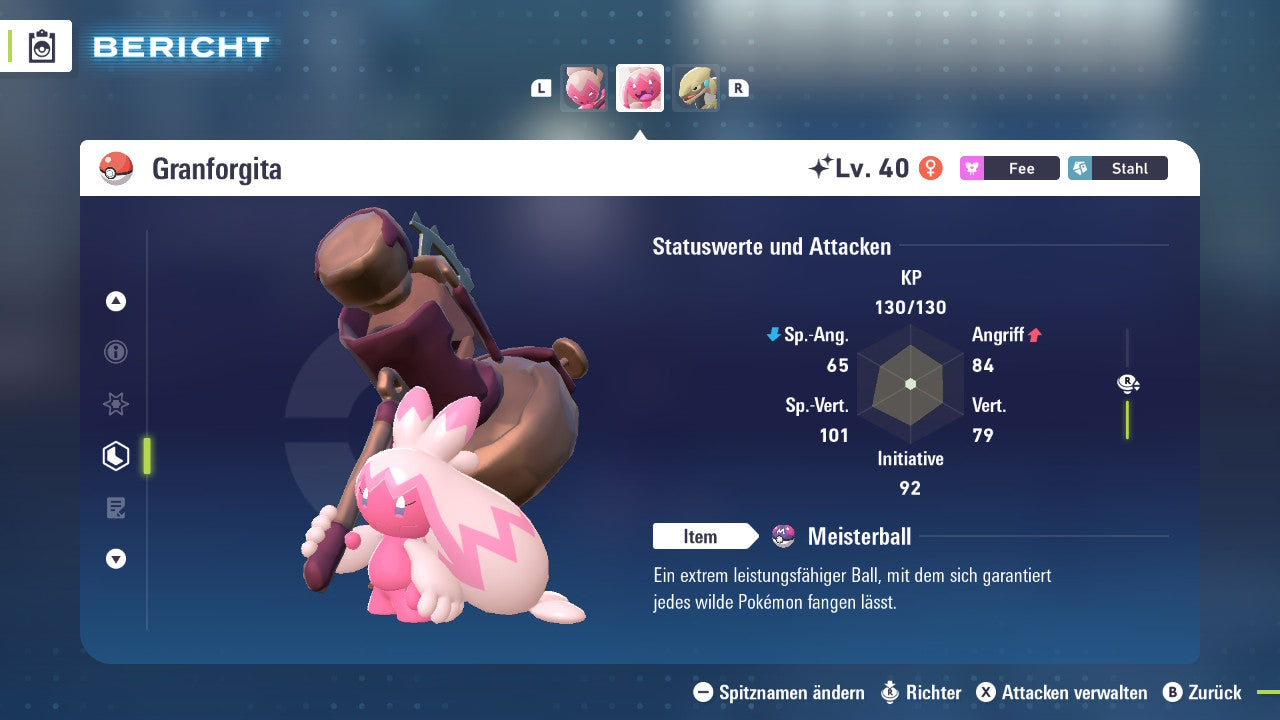Open the info page tab
Screen dimensions: 1280x720
pos(116,352)
